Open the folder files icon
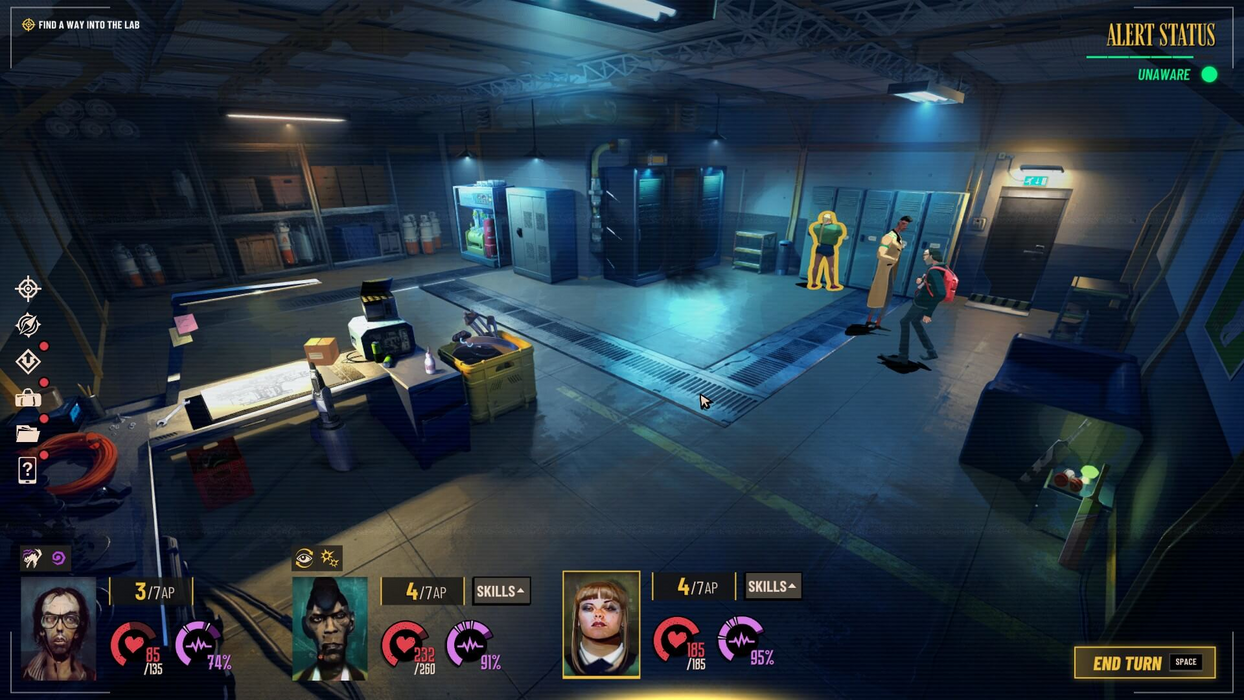Image resolution: width=1244 pixels, height=700 pixels. 28,434
